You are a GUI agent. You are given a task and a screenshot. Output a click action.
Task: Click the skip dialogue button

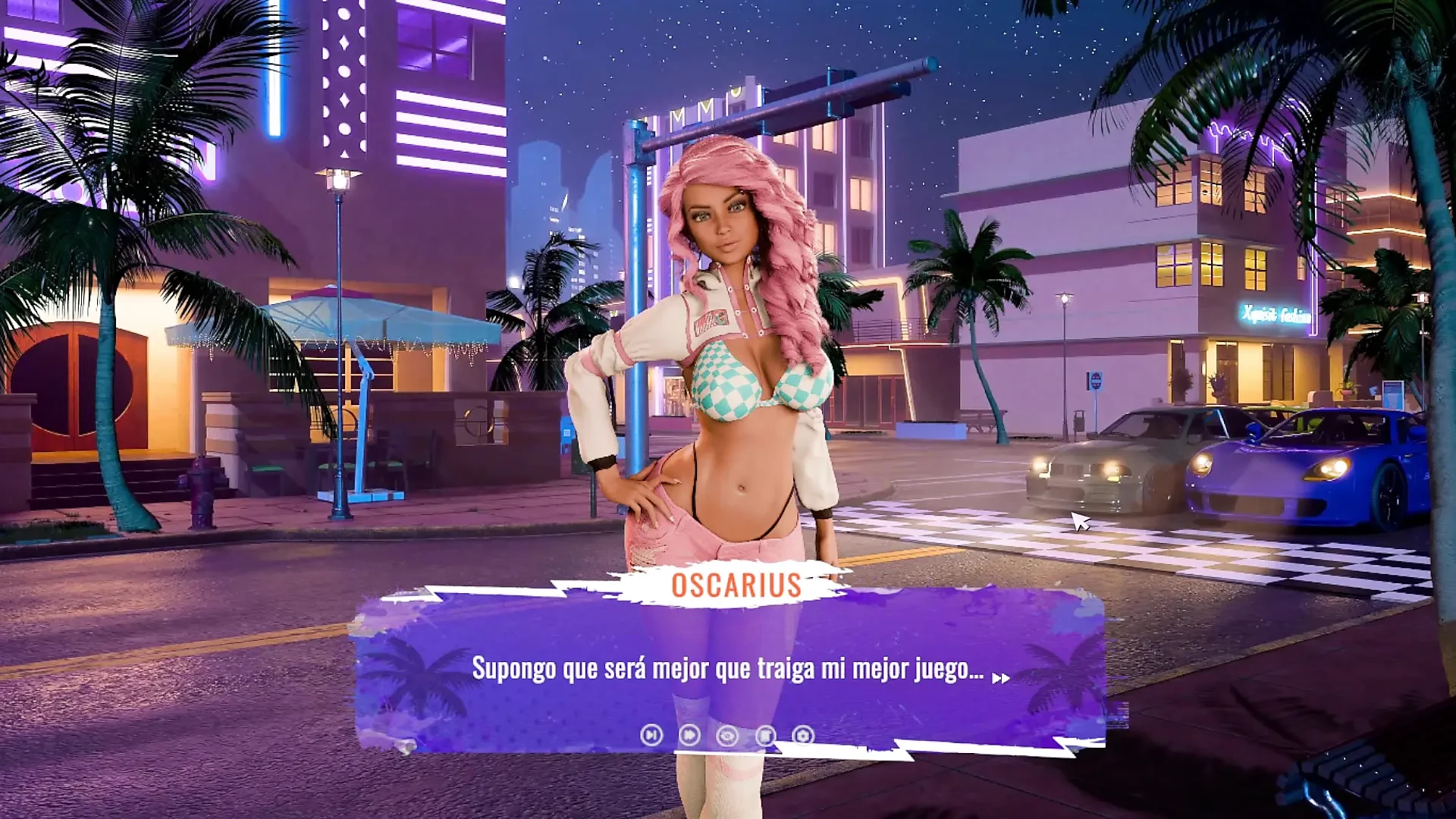tap(651, 735)
